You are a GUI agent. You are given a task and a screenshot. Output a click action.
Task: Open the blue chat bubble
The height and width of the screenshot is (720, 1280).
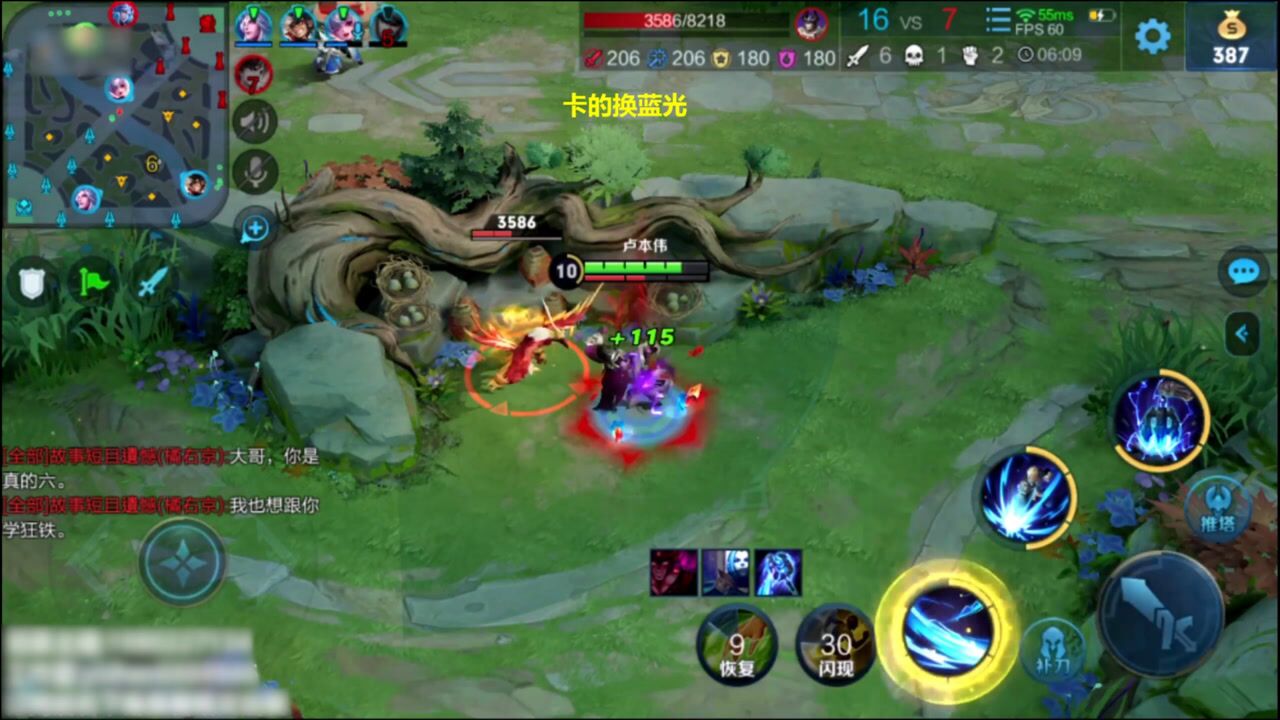(x=1243, y=272)
